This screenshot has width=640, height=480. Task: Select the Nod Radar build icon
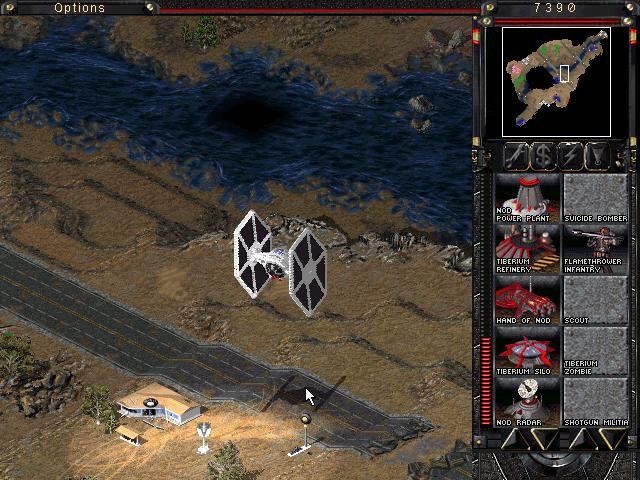[x=528, y=402]
